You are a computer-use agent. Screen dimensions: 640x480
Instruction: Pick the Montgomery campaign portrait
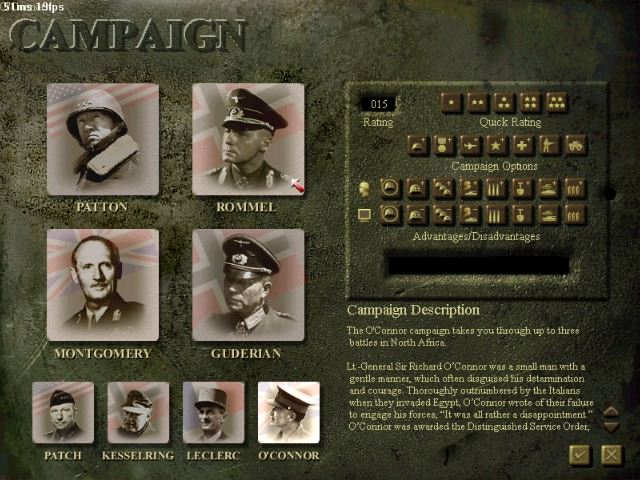[102, 285]
